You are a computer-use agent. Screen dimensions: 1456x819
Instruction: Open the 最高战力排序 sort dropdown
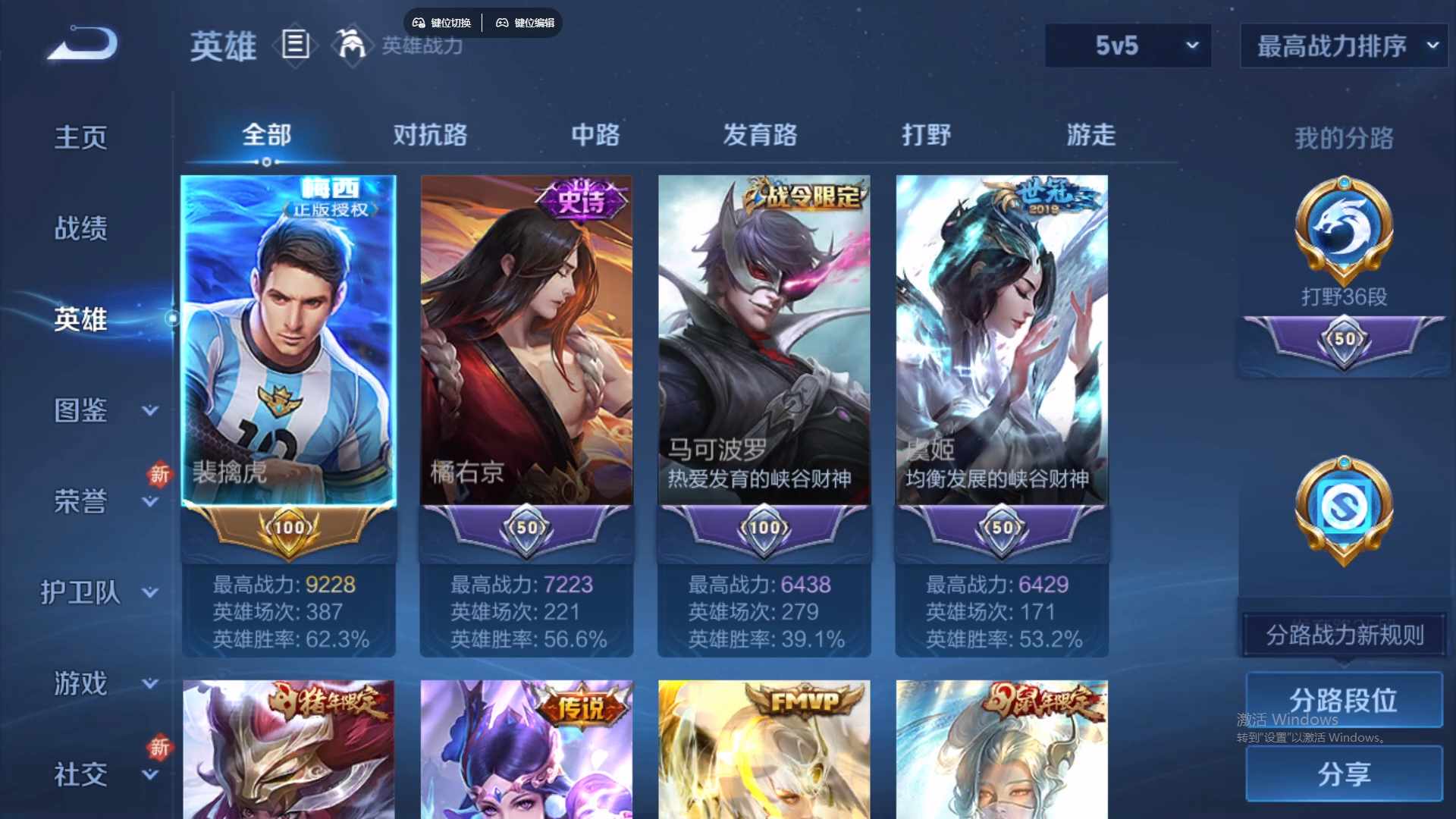(1342, 45)
